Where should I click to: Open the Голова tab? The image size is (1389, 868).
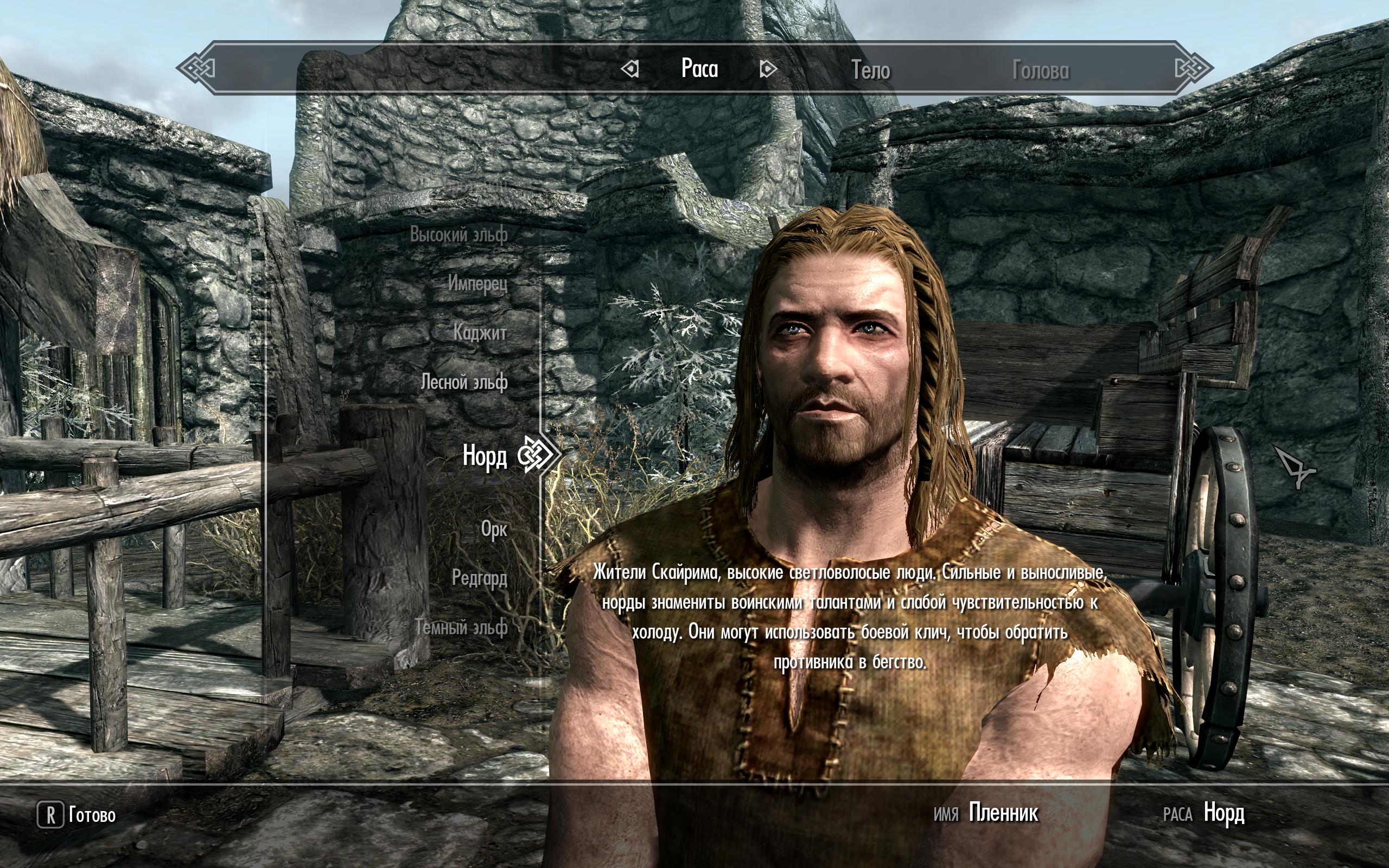(x=1040, y=70)
